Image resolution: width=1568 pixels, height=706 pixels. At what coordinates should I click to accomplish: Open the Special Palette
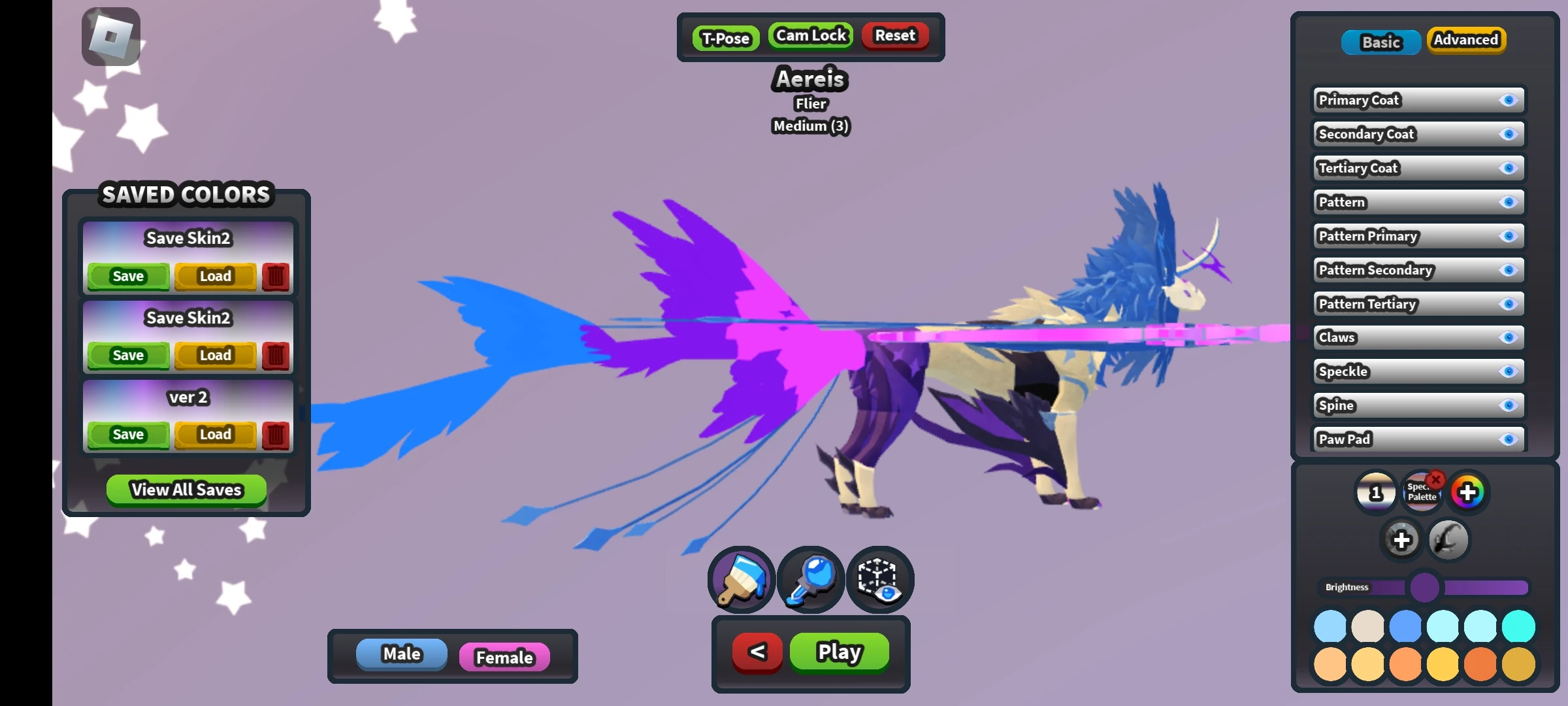1422,492
